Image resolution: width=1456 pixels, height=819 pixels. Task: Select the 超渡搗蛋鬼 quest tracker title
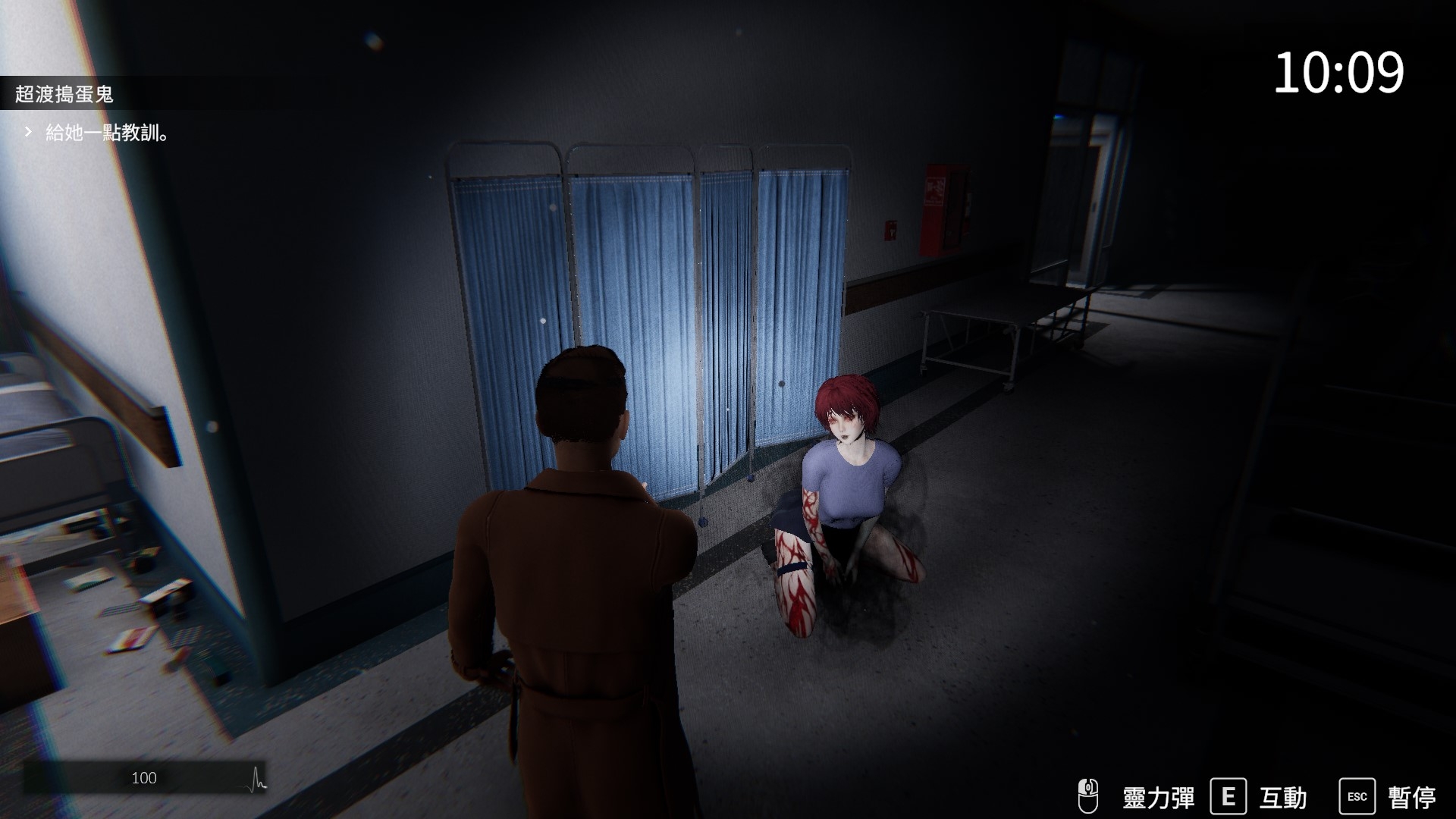click(64, 94)
